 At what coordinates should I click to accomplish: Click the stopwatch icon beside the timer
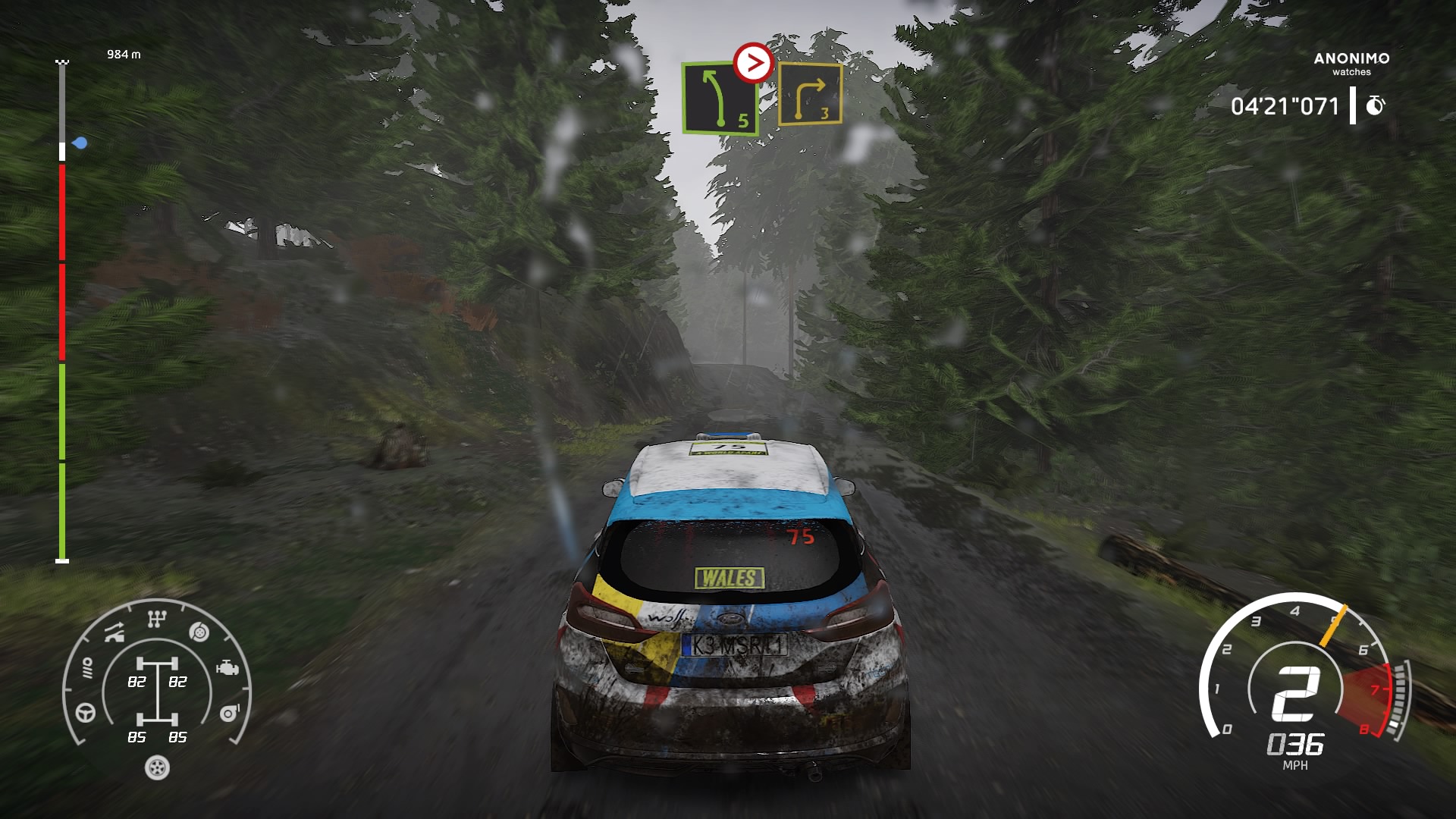tap(1375, 105)
